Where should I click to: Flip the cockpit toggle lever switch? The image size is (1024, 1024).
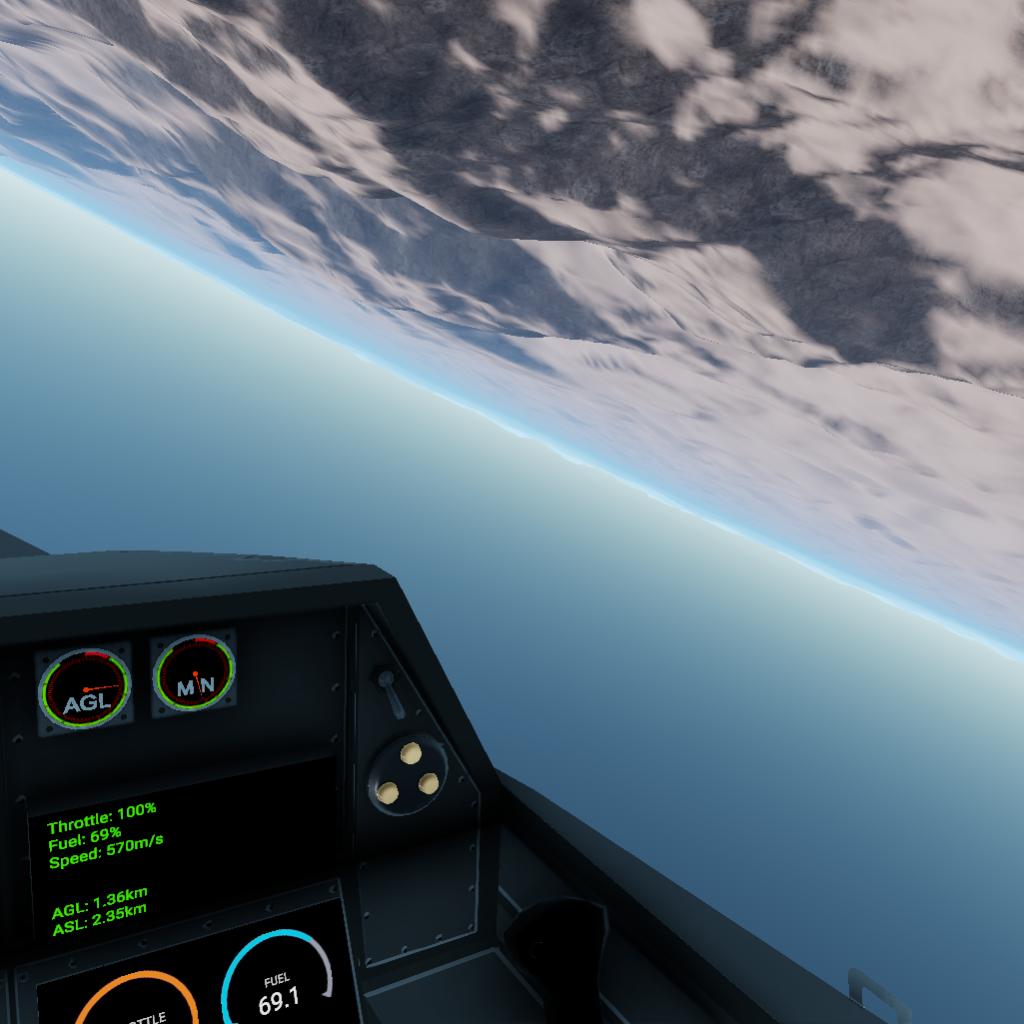click(x=389, y=691)
